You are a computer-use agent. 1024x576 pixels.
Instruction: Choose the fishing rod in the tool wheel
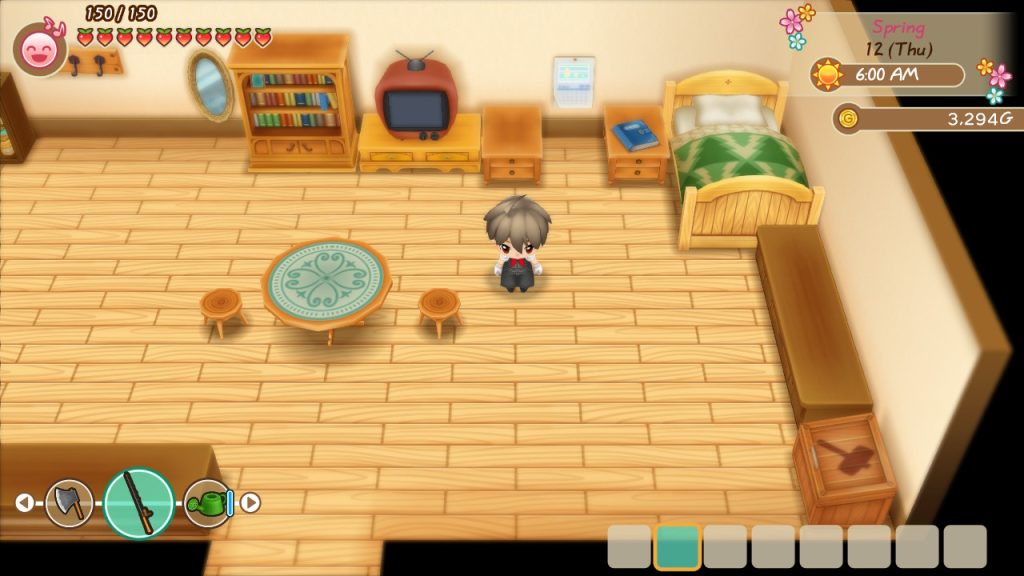point(139,503)
